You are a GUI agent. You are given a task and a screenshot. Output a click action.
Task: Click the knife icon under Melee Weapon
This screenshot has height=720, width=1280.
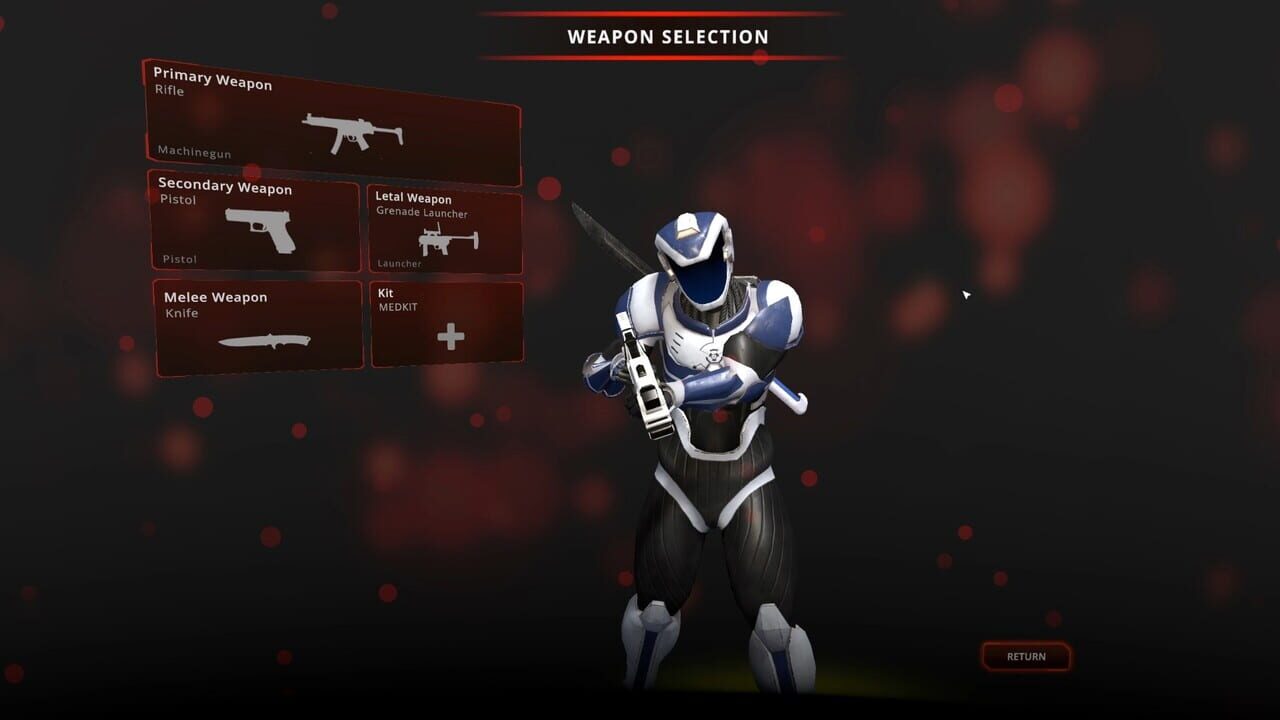262,340
